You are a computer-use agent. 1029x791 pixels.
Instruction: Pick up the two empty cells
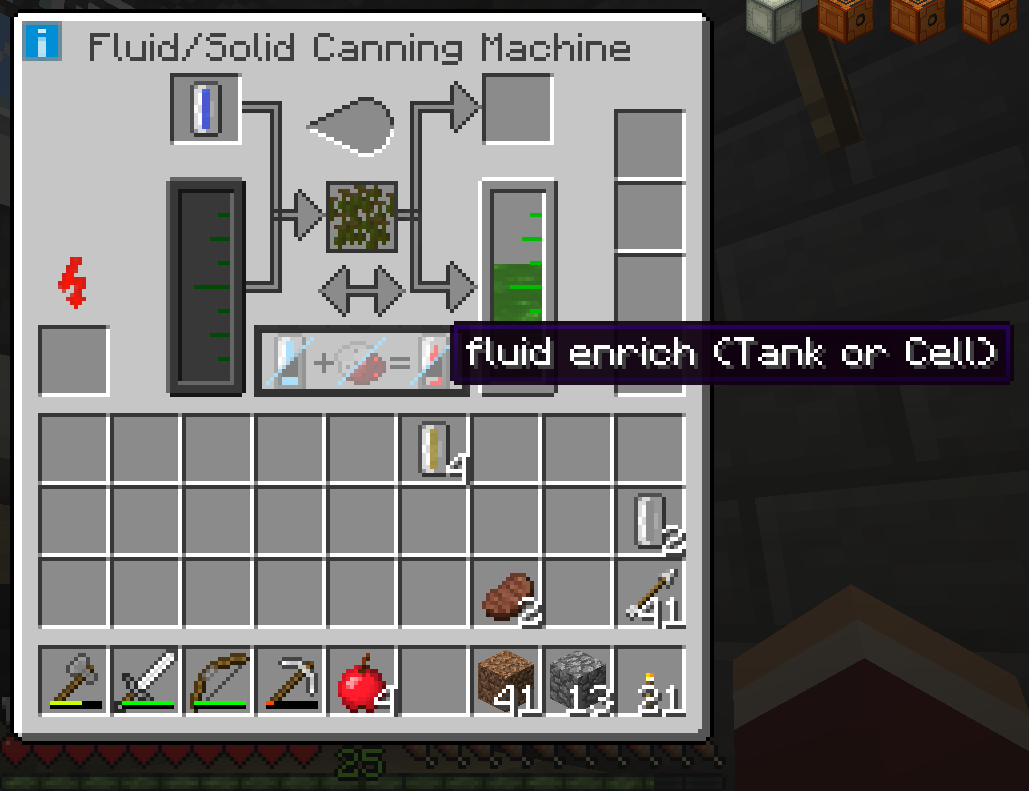tap(650, 522)
